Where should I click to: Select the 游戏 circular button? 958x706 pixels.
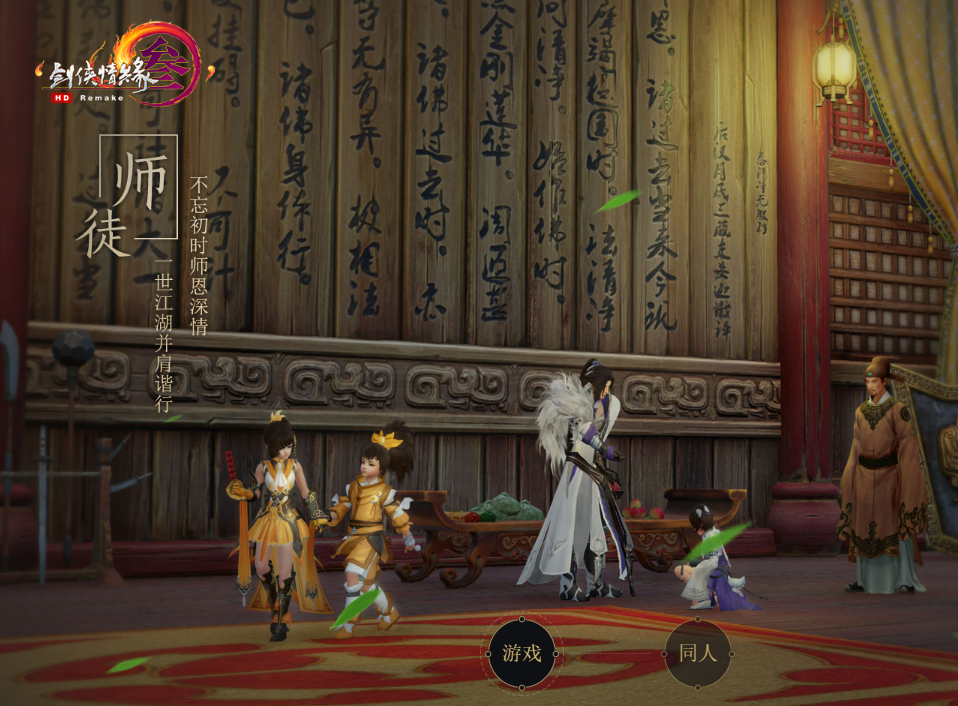coord(521,654)
